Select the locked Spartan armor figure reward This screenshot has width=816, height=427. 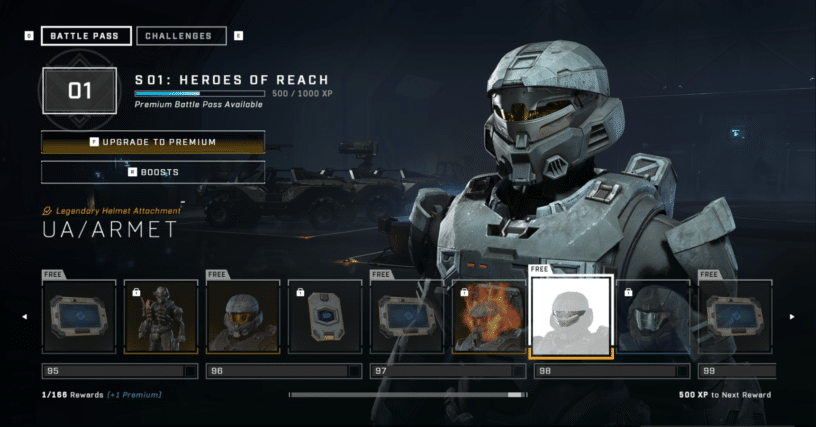coord(161,316)
